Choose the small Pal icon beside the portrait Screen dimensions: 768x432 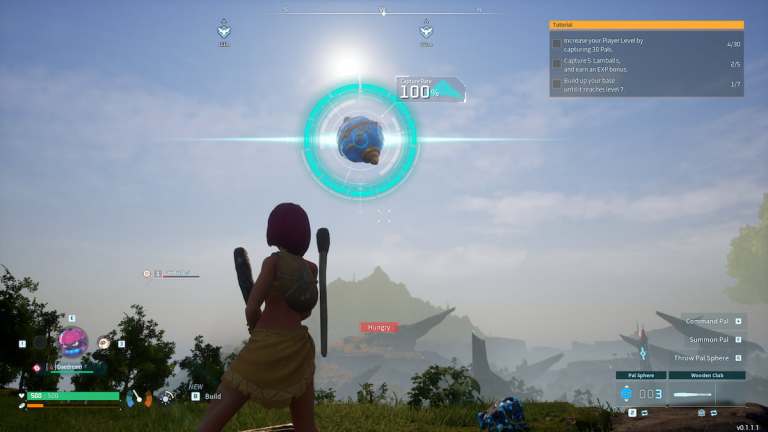(x=104, y=343)
